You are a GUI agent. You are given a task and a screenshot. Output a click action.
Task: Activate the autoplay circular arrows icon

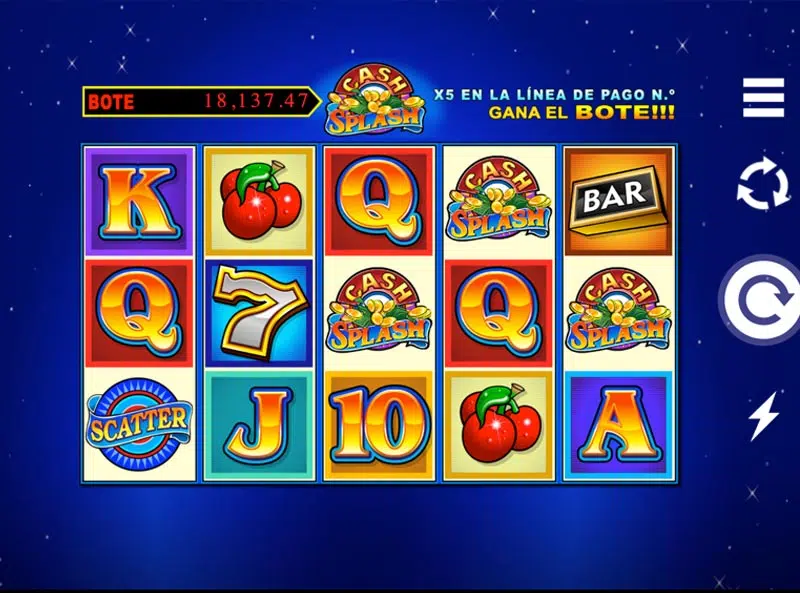[763, 185]
